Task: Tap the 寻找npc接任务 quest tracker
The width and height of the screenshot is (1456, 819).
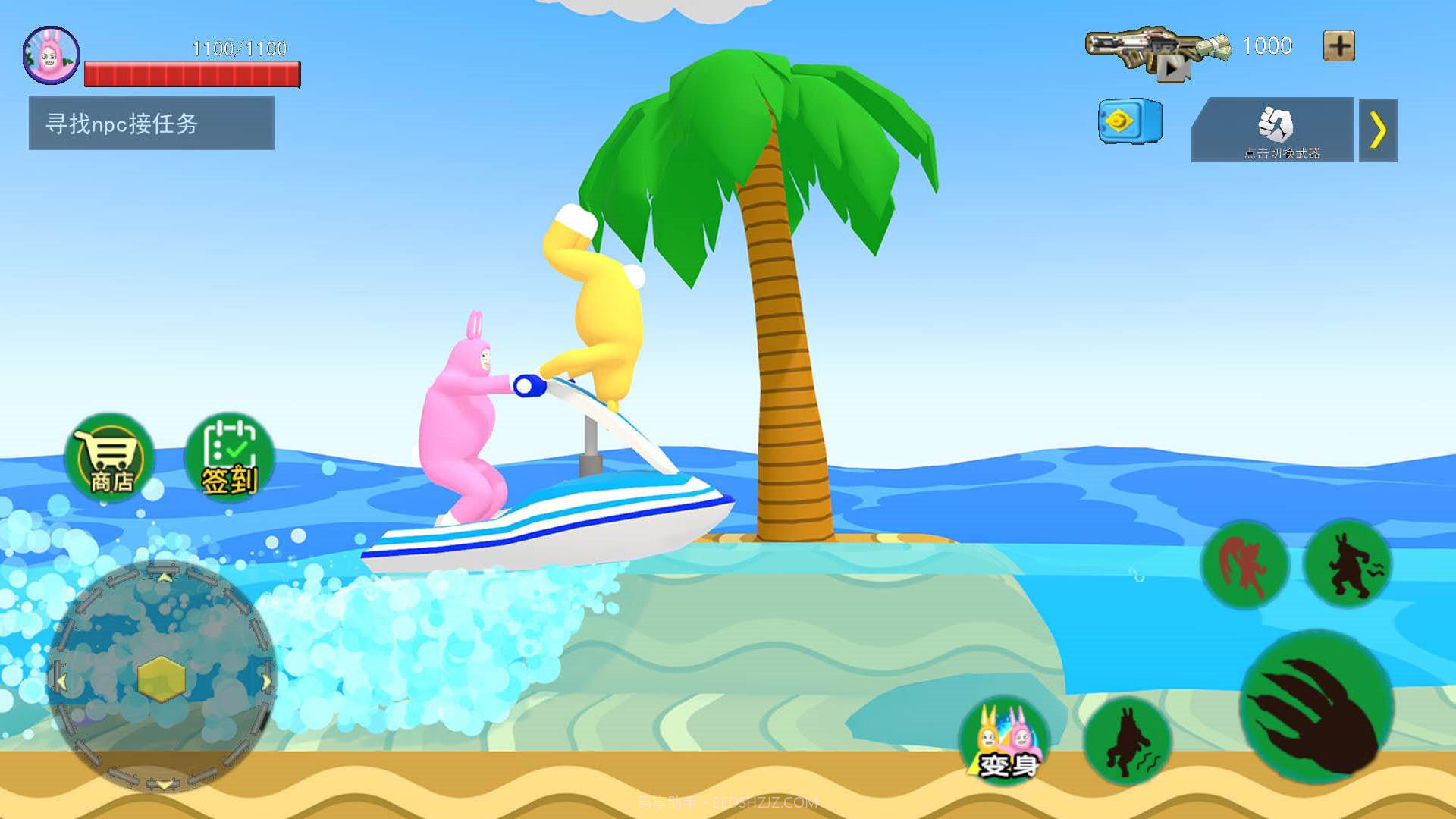Action: (152, 123)
